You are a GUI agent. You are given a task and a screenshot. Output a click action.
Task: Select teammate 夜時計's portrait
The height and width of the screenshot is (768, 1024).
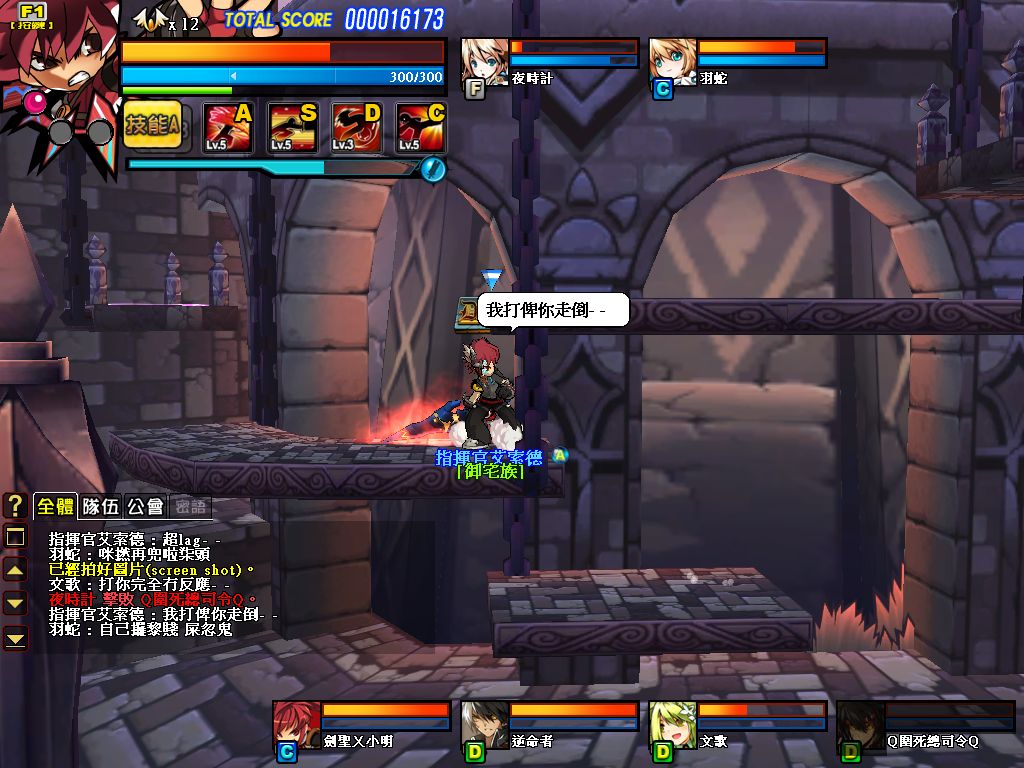[484, 62]
